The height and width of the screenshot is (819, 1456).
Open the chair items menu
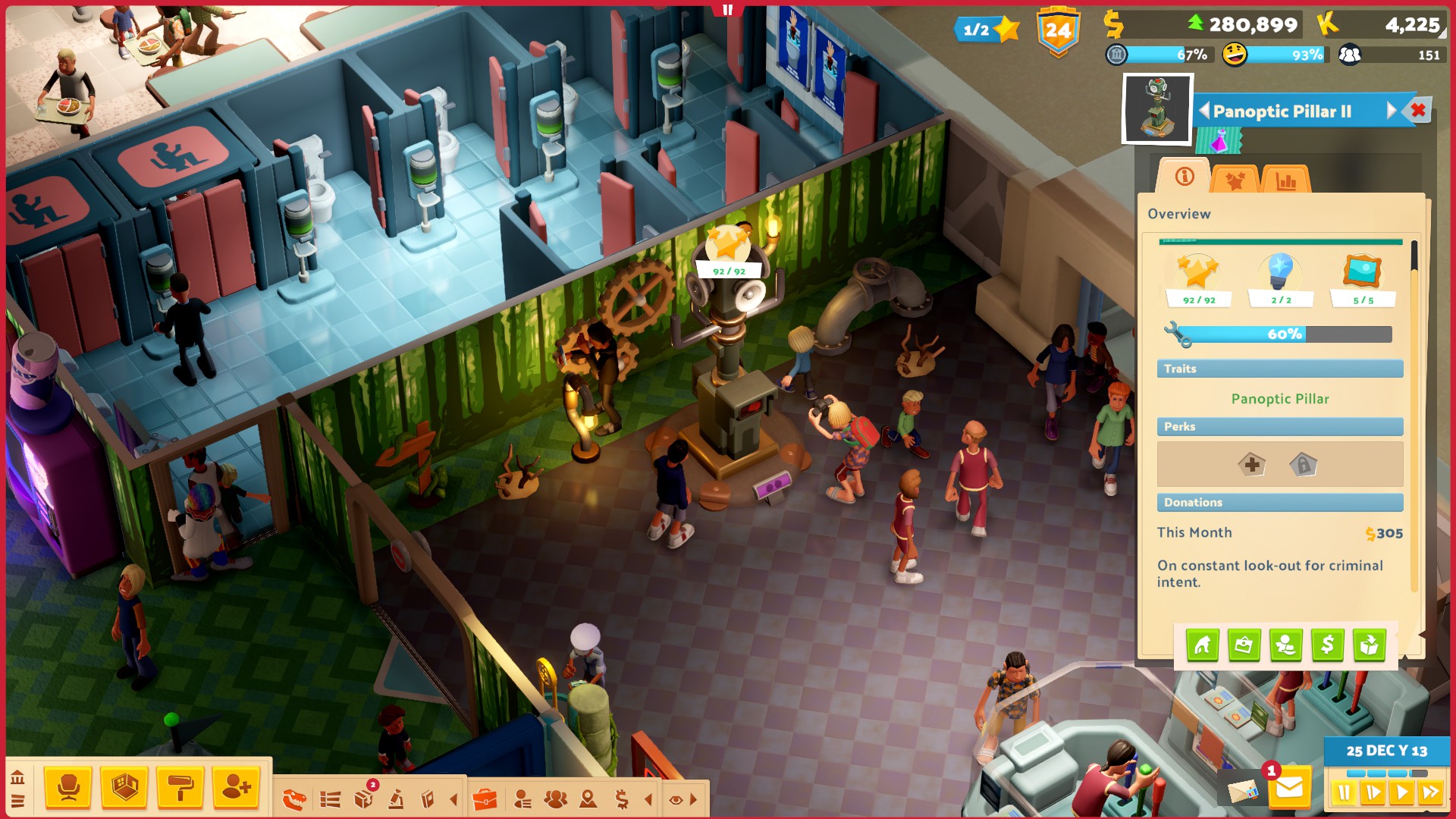[x=68, y=788]
